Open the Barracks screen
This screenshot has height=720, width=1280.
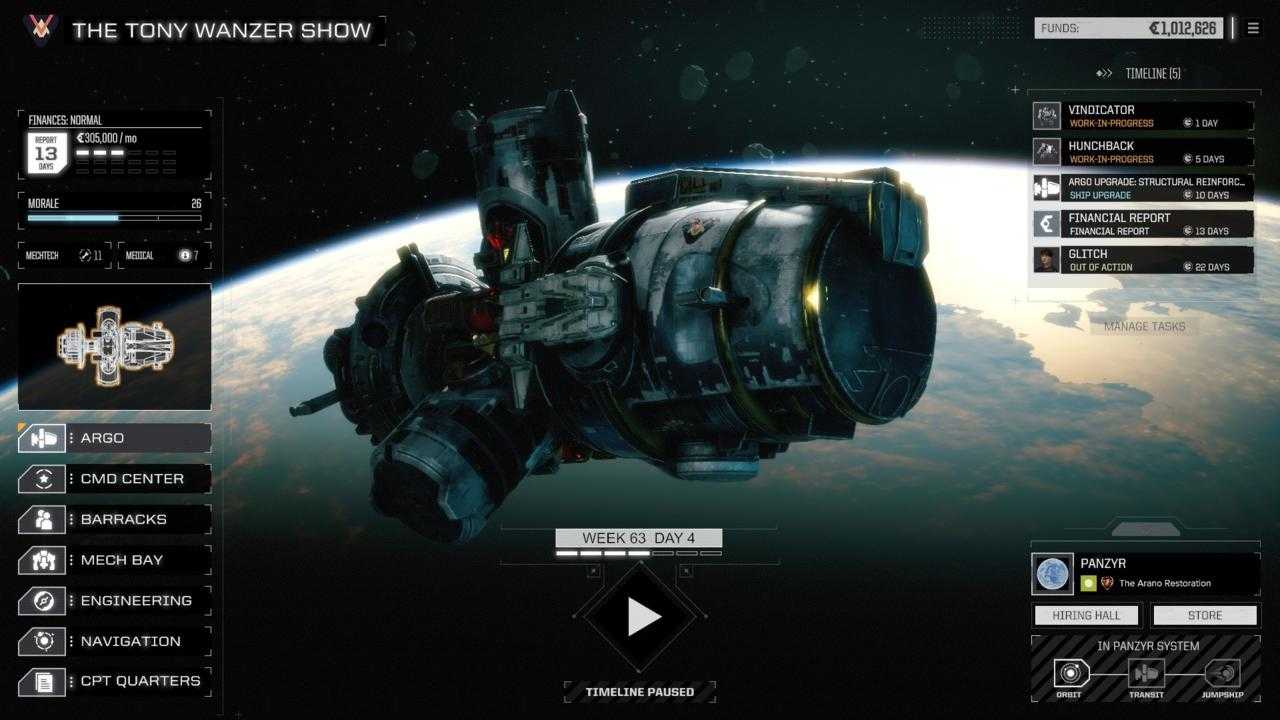pyautogui.click(x=114, y=520)
